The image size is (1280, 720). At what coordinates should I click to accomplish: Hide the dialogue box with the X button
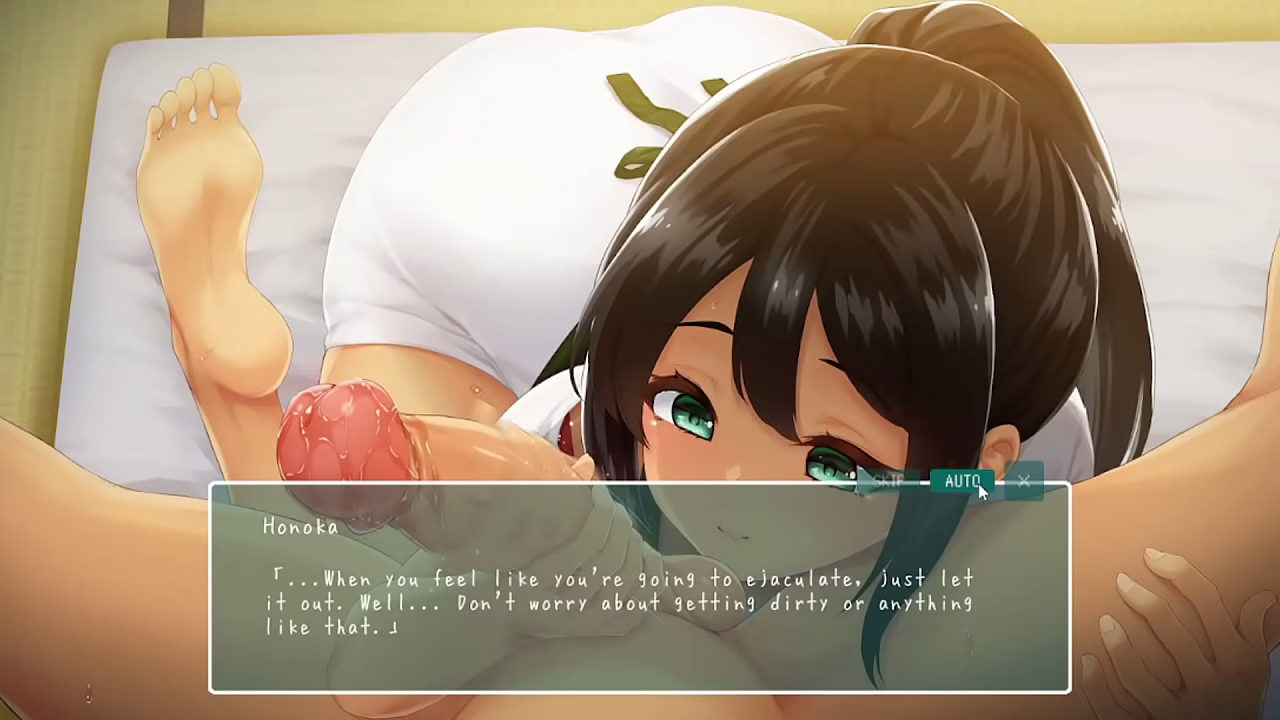[x=1024, y=481]
